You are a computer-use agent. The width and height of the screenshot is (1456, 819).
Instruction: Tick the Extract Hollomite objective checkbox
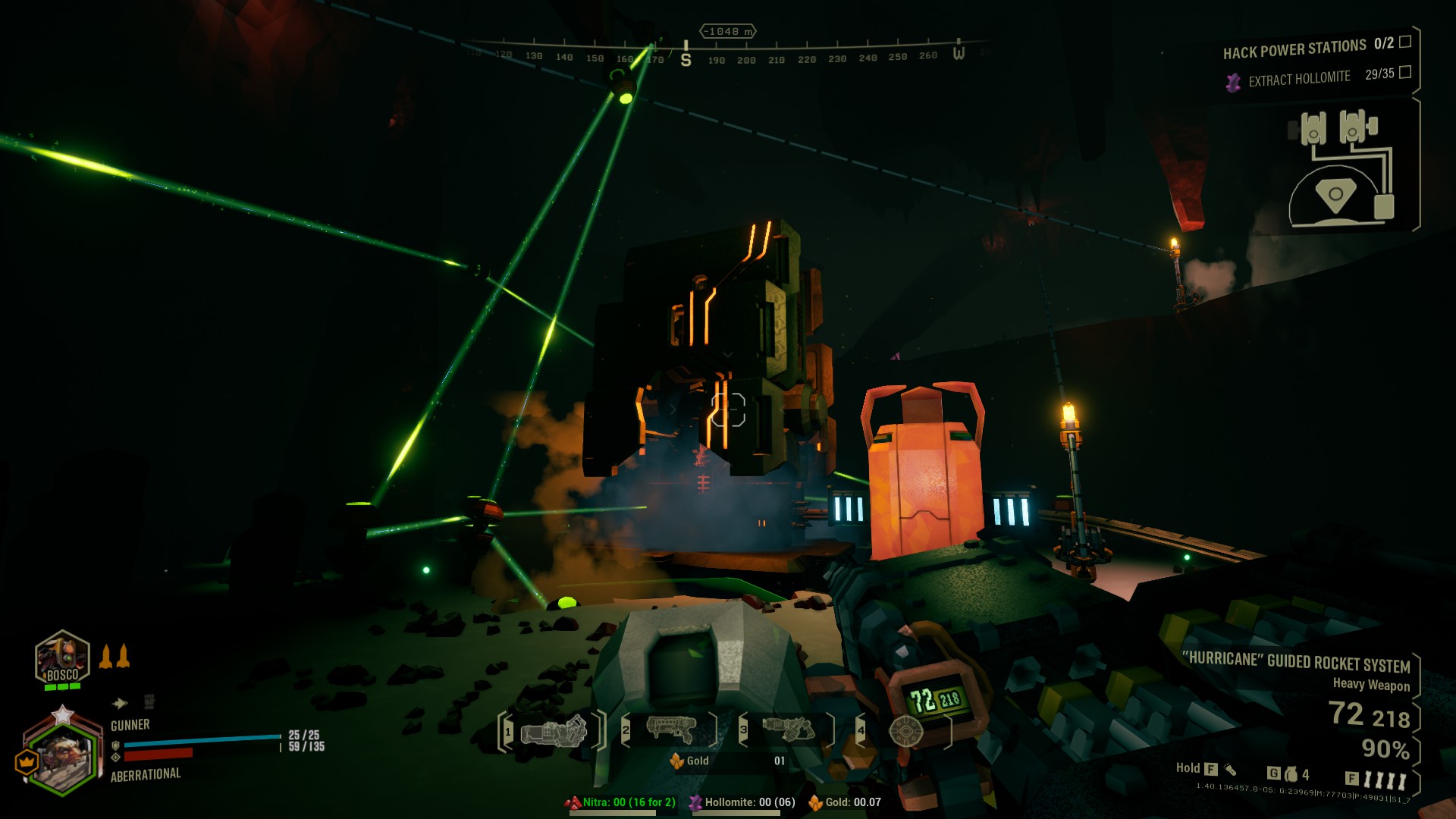click(x=1405, y=72)
